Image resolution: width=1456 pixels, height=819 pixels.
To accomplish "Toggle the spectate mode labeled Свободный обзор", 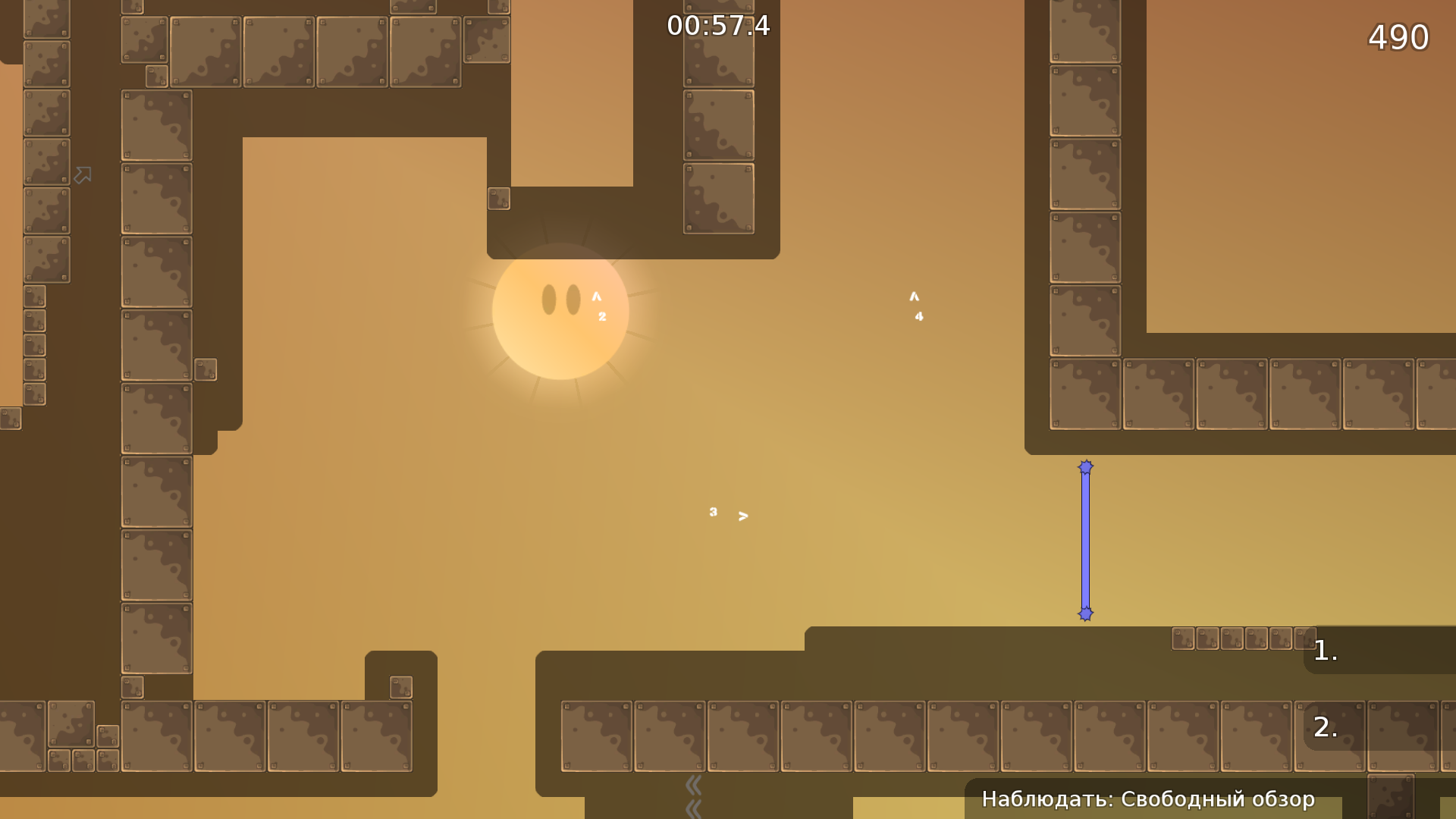I will point(1150,799).
